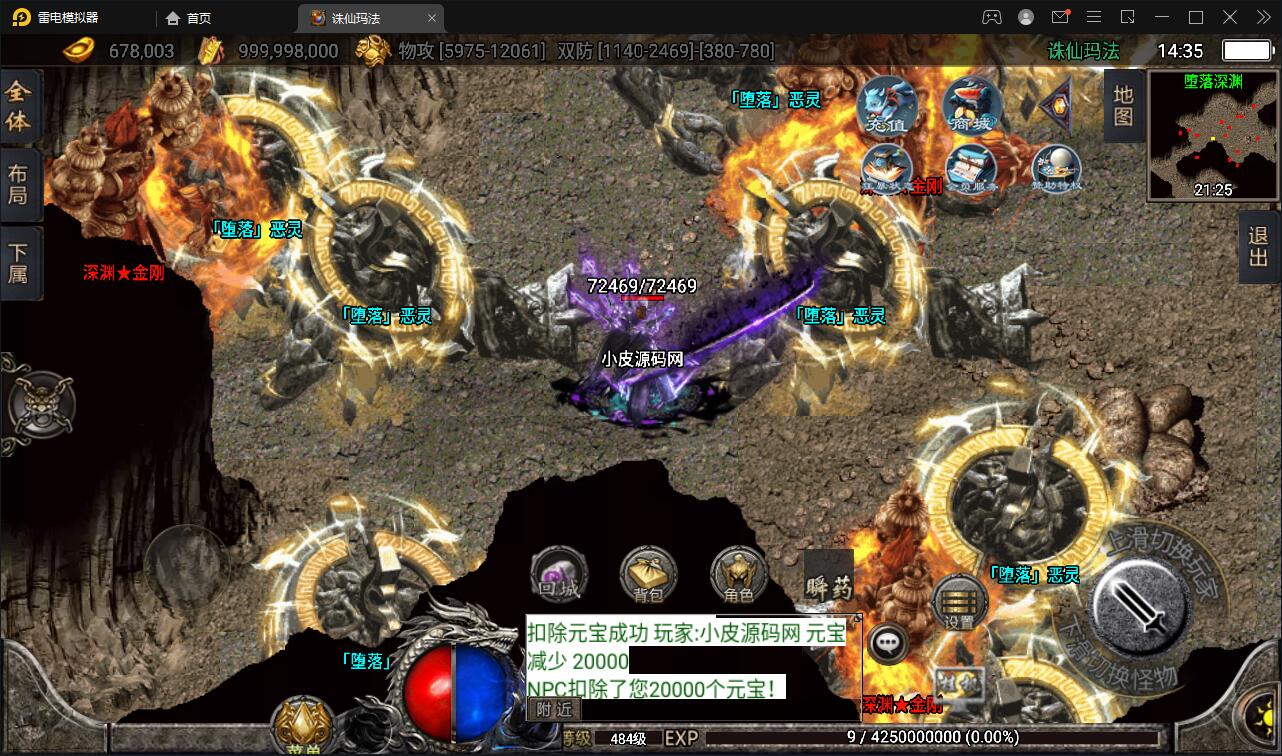Open the 充值 recharge icon
The width and height of the screenshot is (1282, 756).
(886, 107)
